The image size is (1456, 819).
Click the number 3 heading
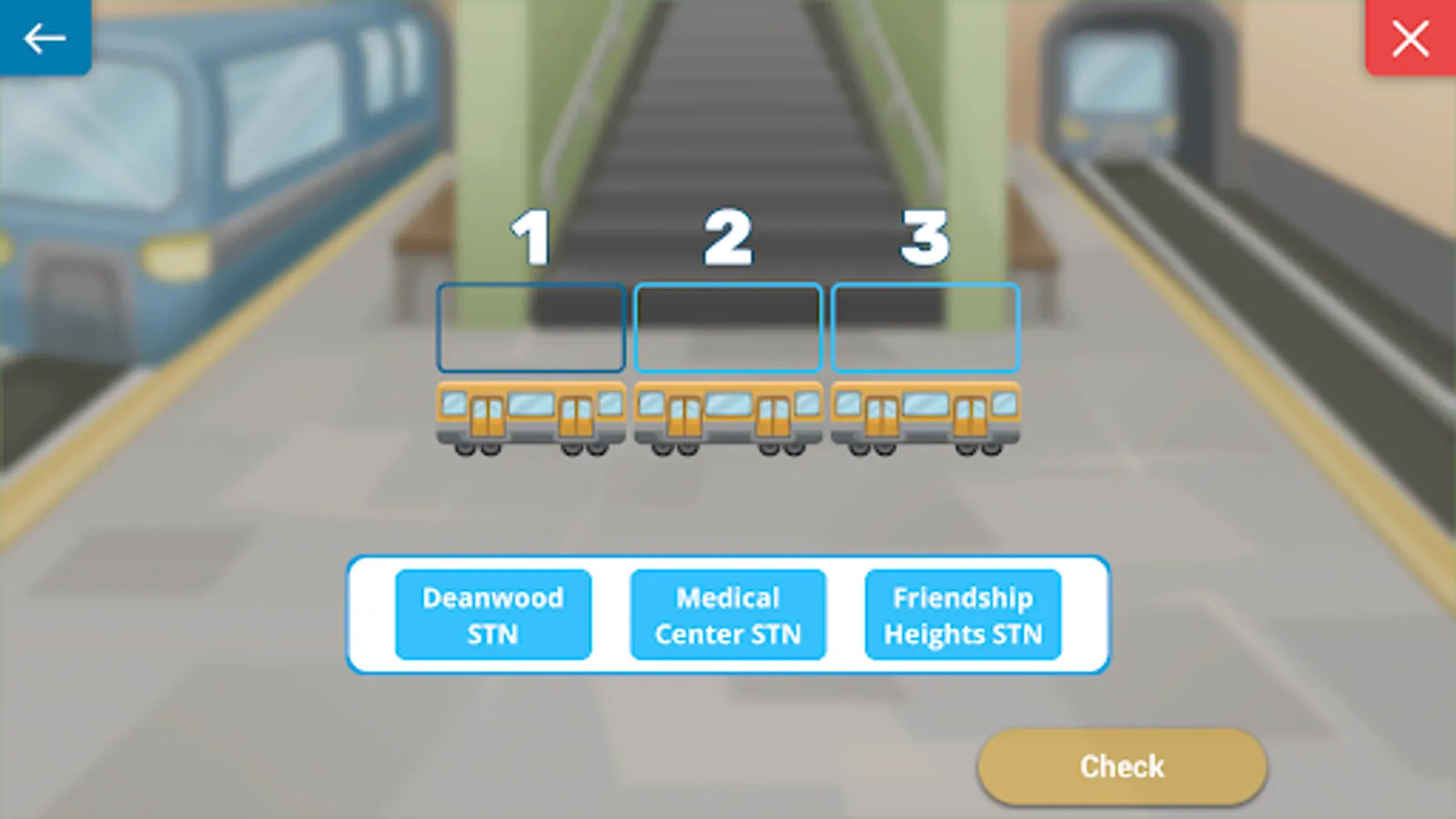[x=925, y=239]
